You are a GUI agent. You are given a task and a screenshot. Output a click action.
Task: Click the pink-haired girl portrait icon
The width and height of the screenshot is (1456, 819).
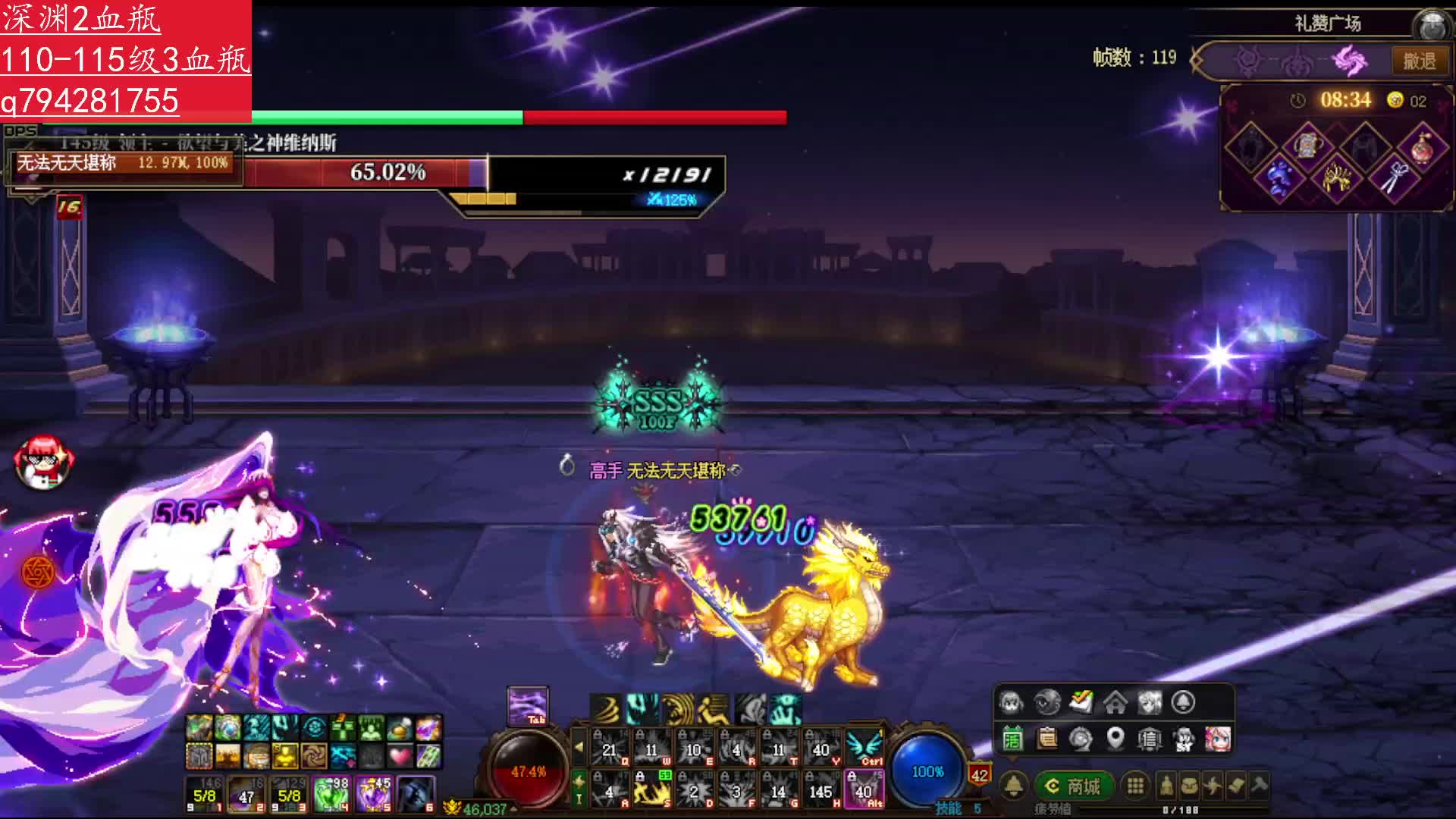click(x=1218, y=738)
